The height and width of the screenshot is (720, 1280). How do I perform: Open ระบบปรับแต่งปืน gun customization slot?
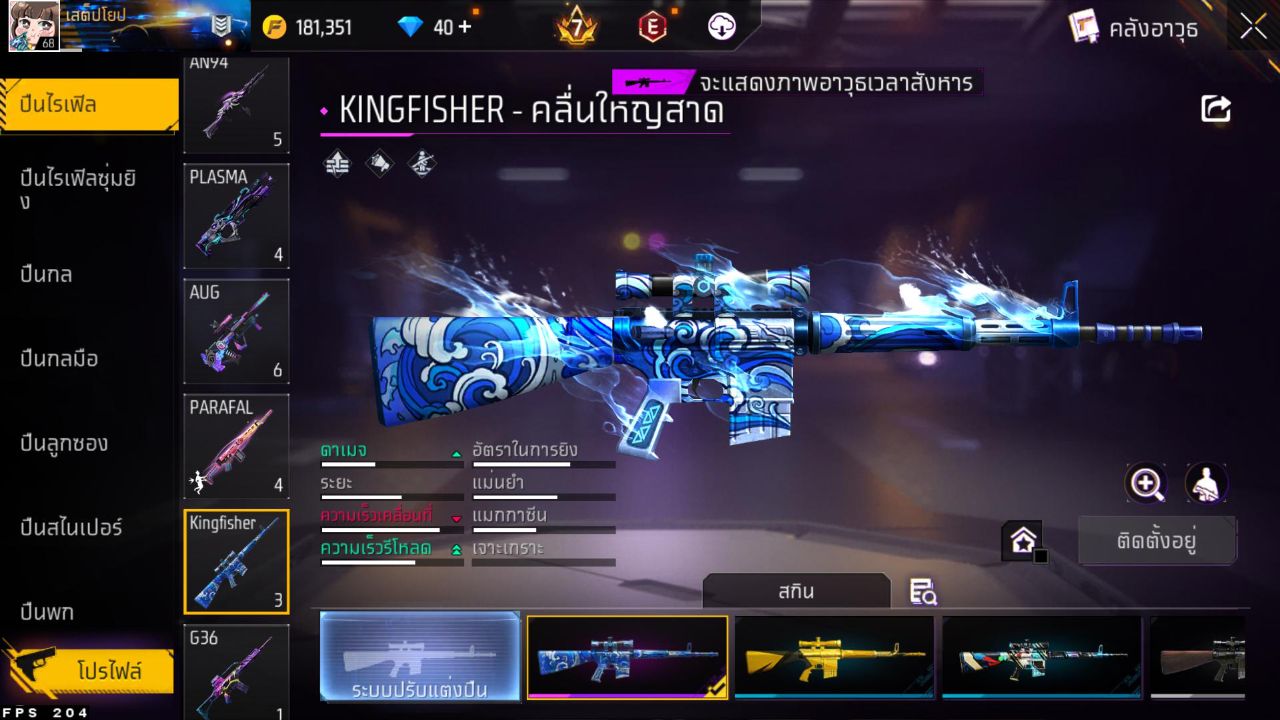click(x=420, y=657)
